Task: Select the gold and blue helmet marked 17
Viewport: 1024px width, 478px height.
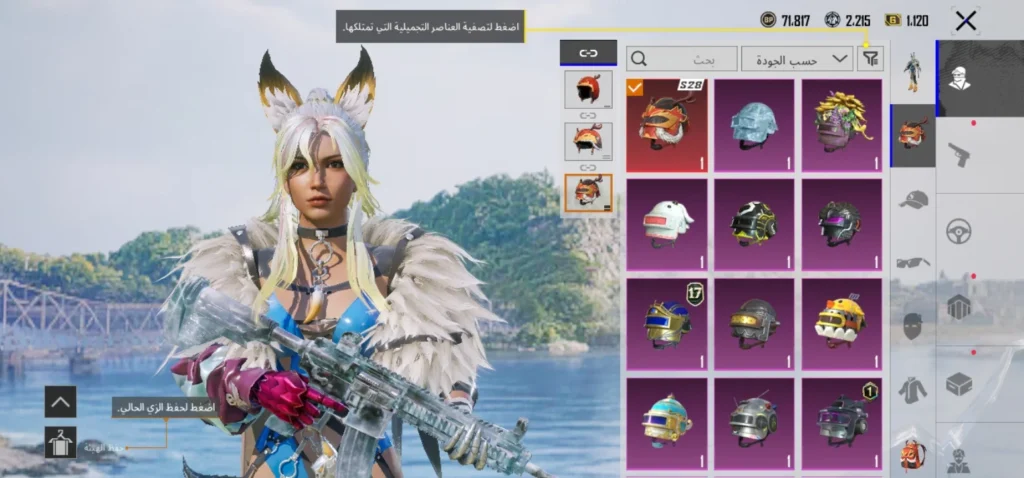Action: [666, 322]
